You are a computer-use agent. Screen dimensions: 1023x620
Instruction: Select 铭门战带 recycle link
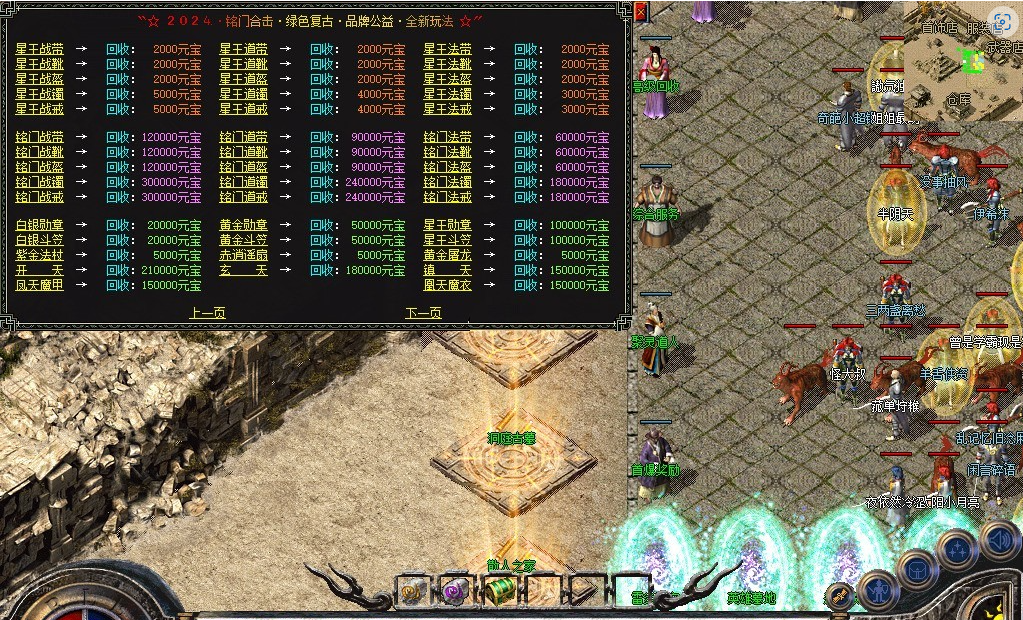click(39, 137)
